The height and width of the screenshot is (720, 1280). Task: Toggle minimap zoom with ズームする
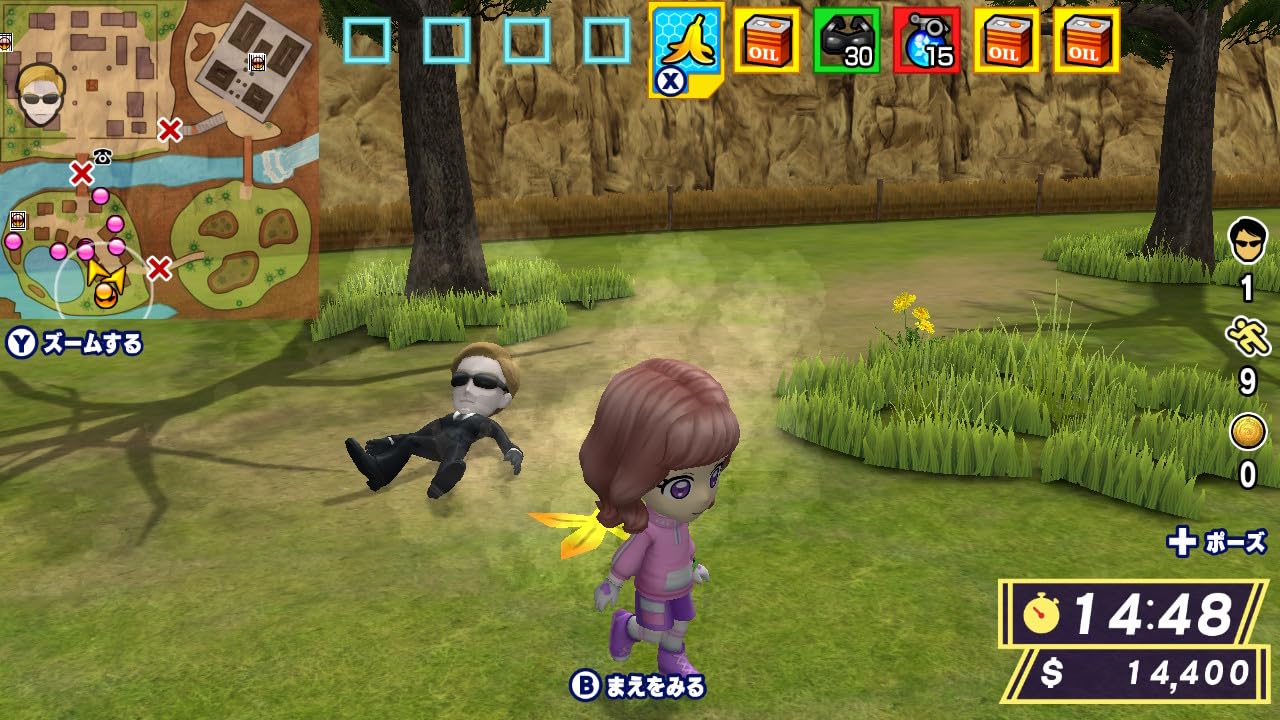click(70, 341)
